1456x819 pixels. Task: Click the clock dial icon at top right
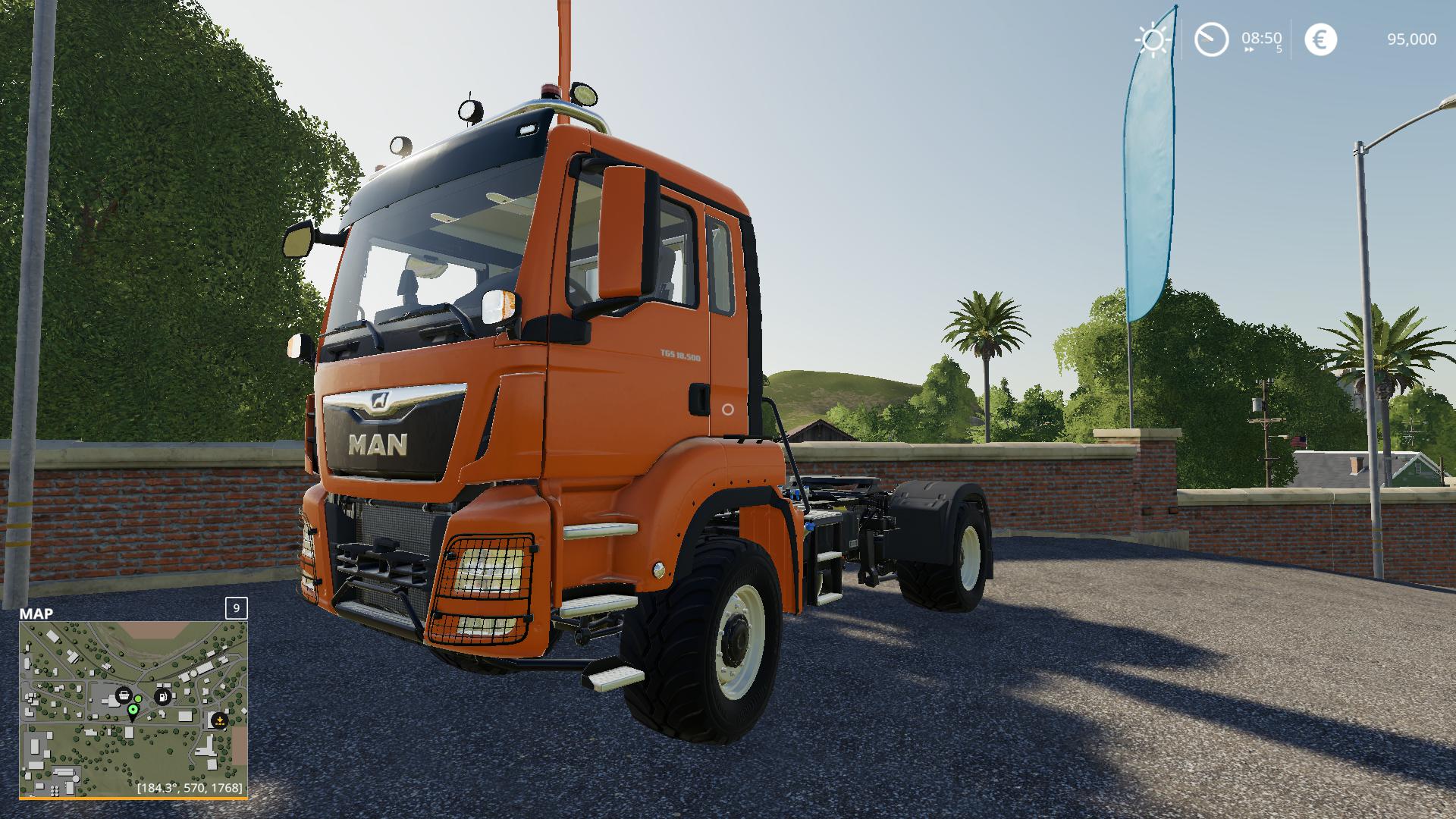pos(1211,38)
